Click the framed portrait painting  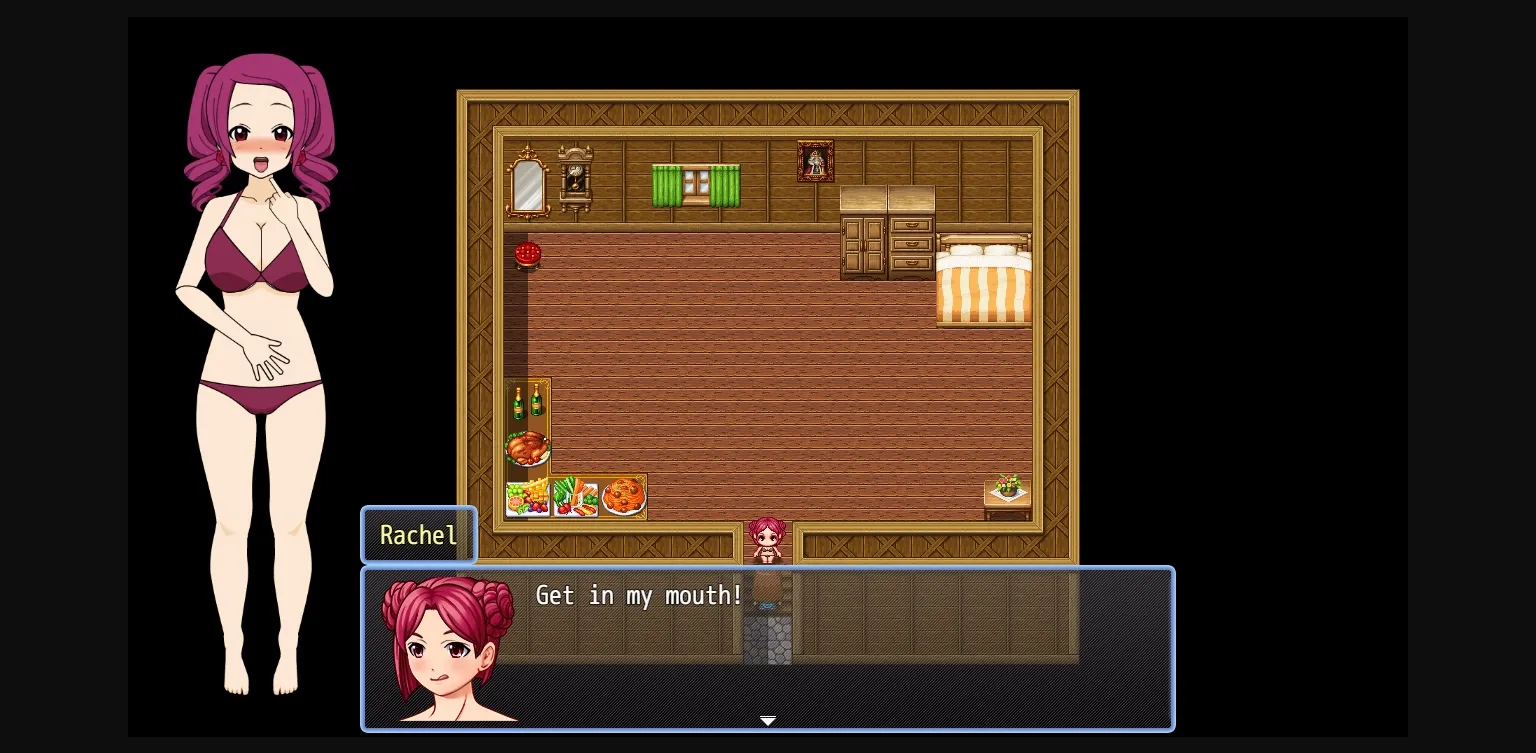(x=815, y=160)
